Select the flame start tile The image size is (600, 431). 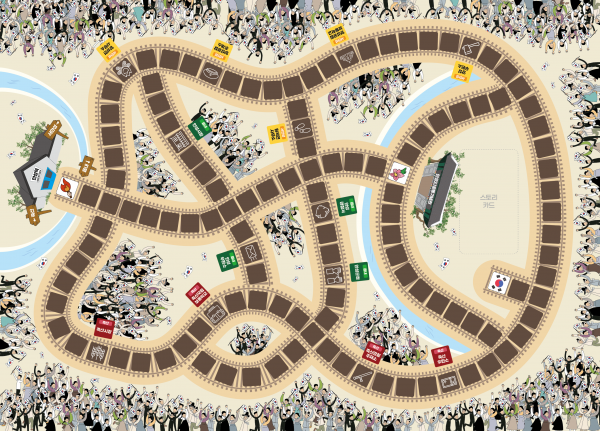[x=67, y=185]
